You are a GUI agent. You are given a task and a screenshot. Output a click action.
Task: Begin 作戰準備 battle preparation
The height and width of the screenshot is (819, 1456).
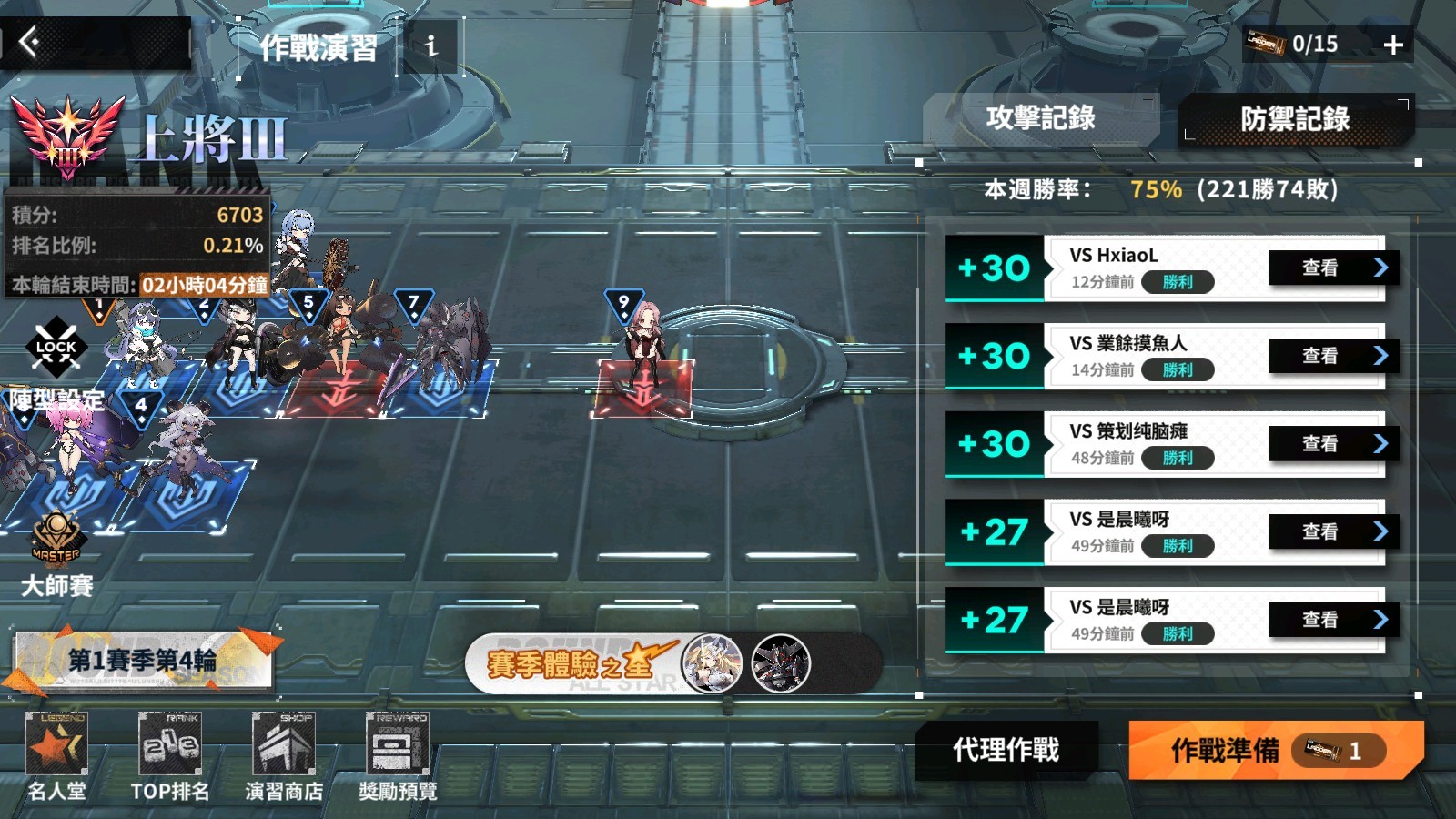[x=1274, y=750]
